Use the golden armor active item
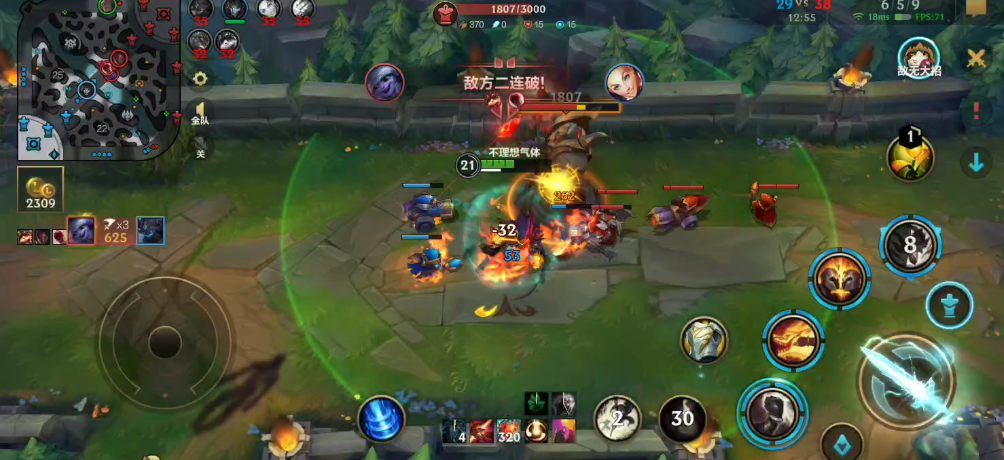 click(x=705, y=340)
